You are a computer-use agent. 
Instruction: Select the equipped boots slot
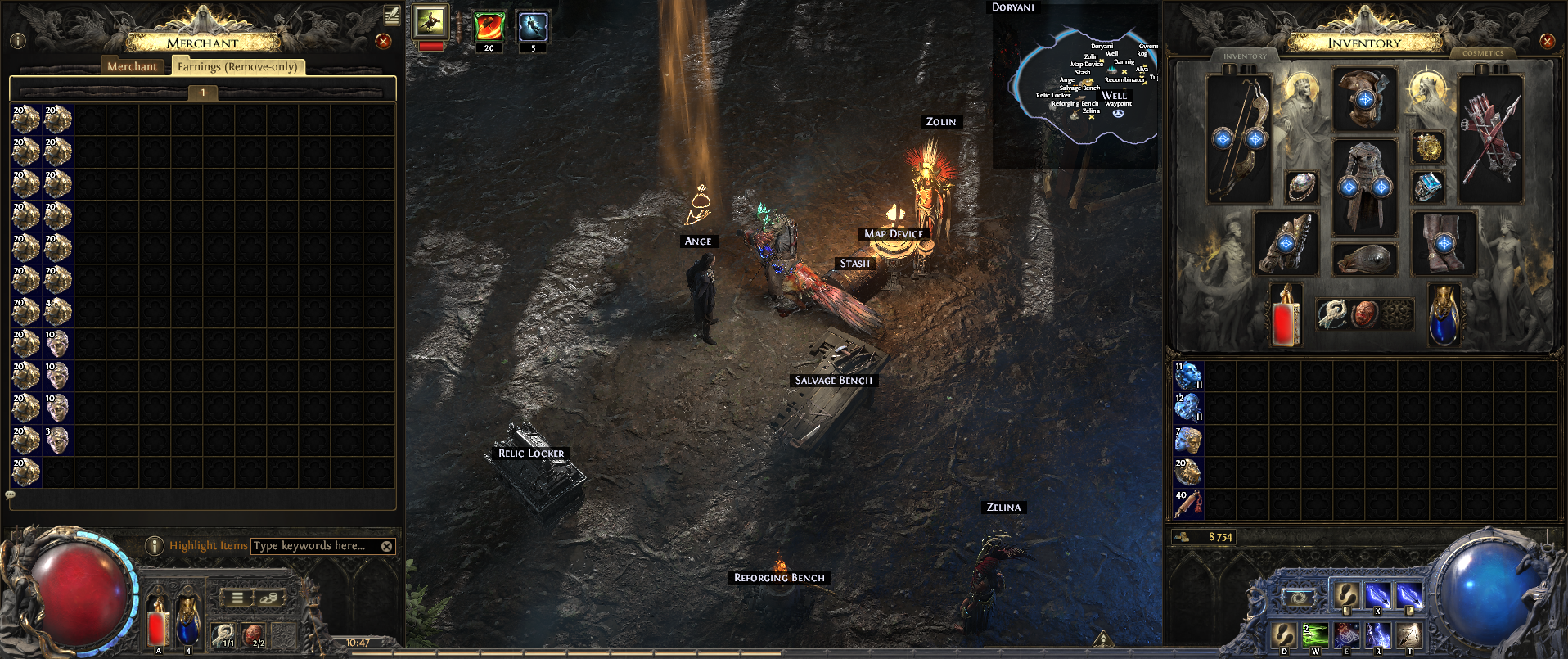[1444, 243]
